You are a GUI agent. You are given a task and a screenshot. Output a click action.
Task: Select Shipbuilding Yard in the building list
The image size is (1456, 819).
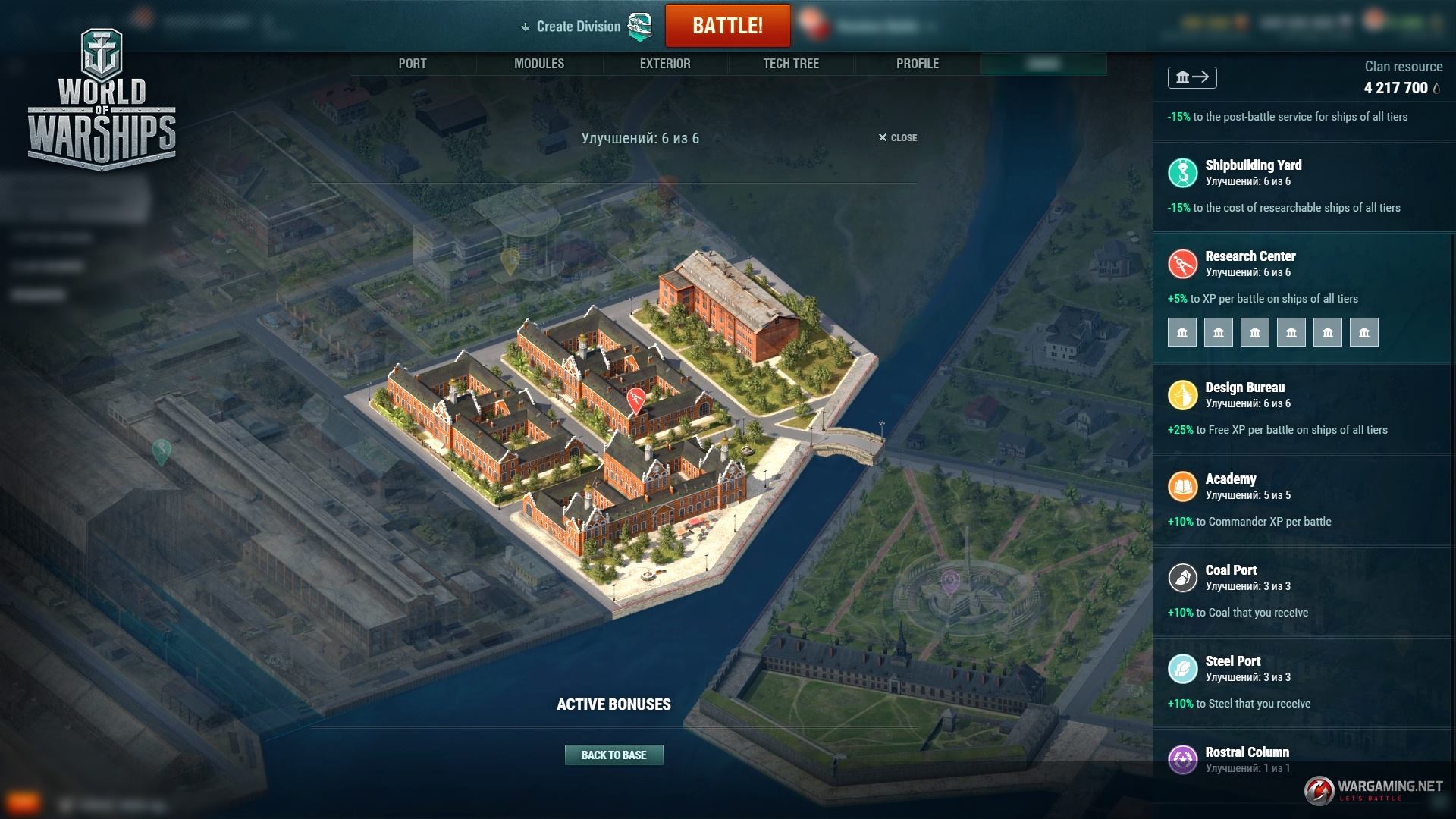click(1253, 165)
